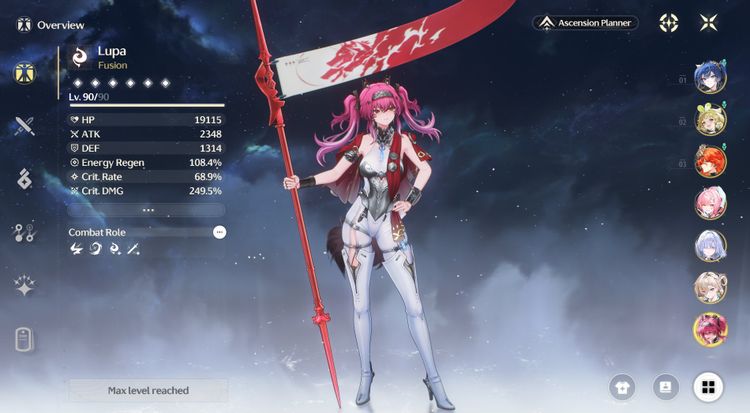Open the Ascension Planner

pos(585,22)
